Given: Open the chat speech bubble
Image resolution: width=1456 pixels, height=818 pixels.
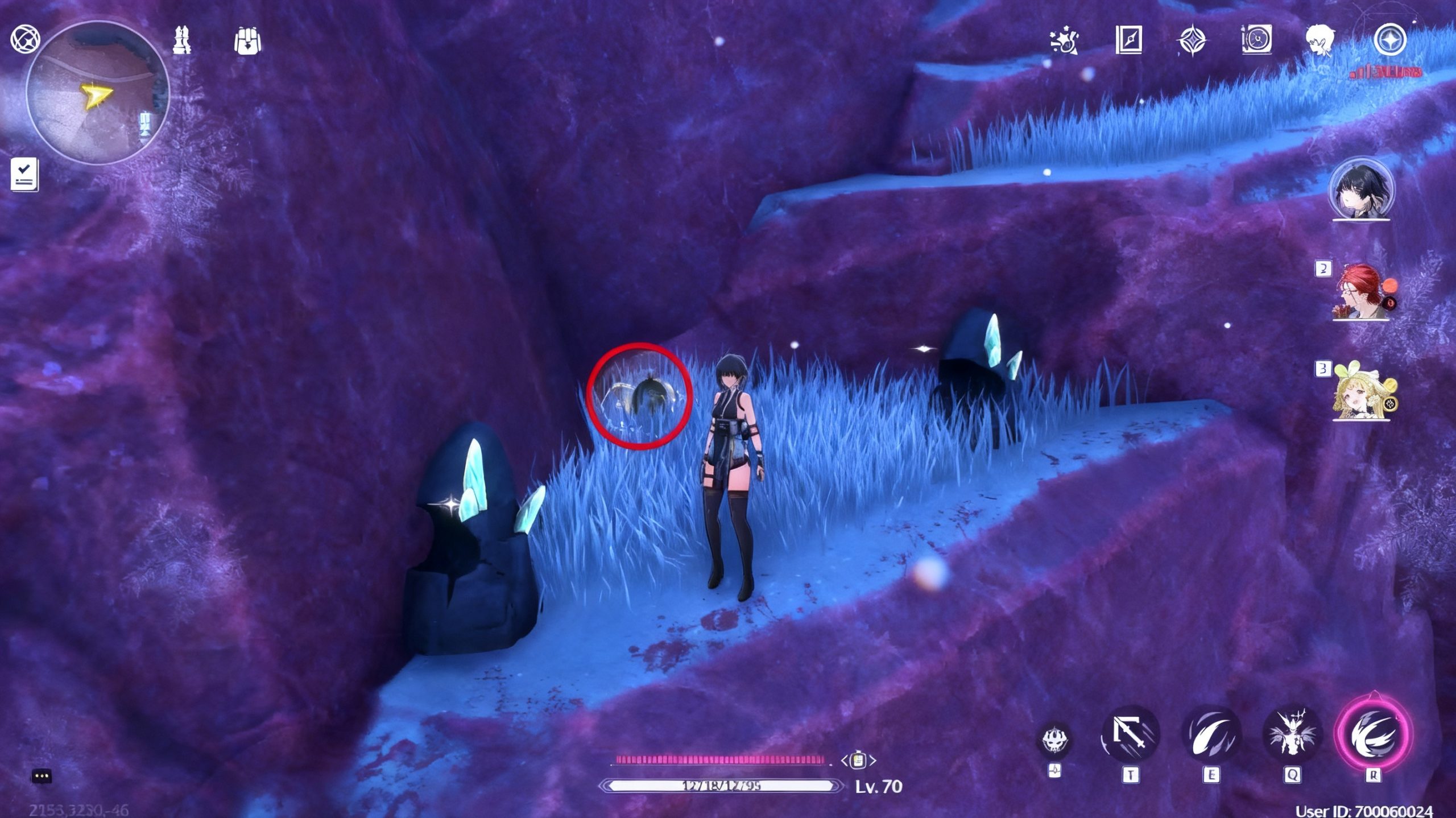Looking at the screenshot, I should click(x=42, y=776).
